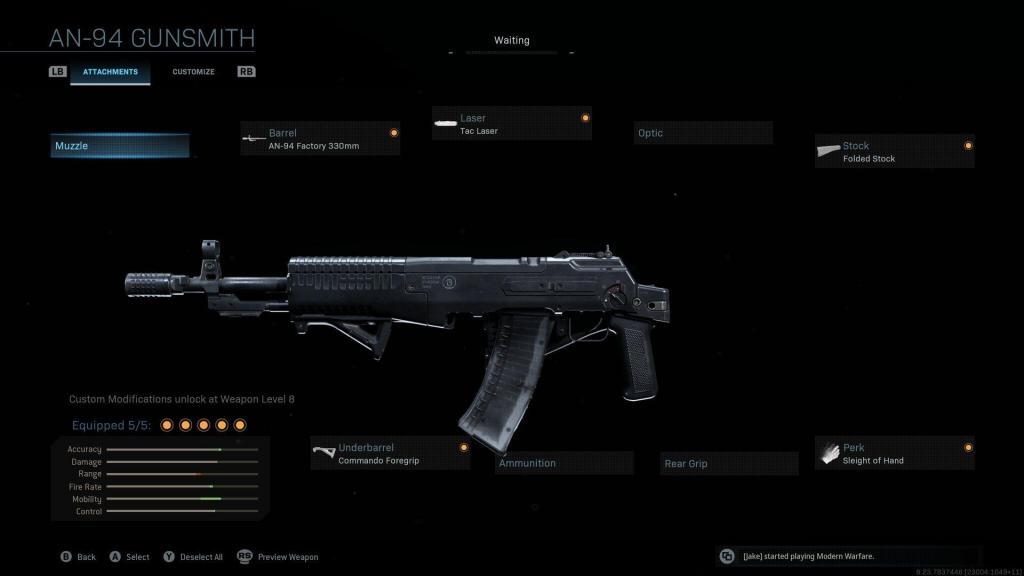Open the Customize tab
The height and width of the screenshot is (576, 1024).
[x=193, y=72]
